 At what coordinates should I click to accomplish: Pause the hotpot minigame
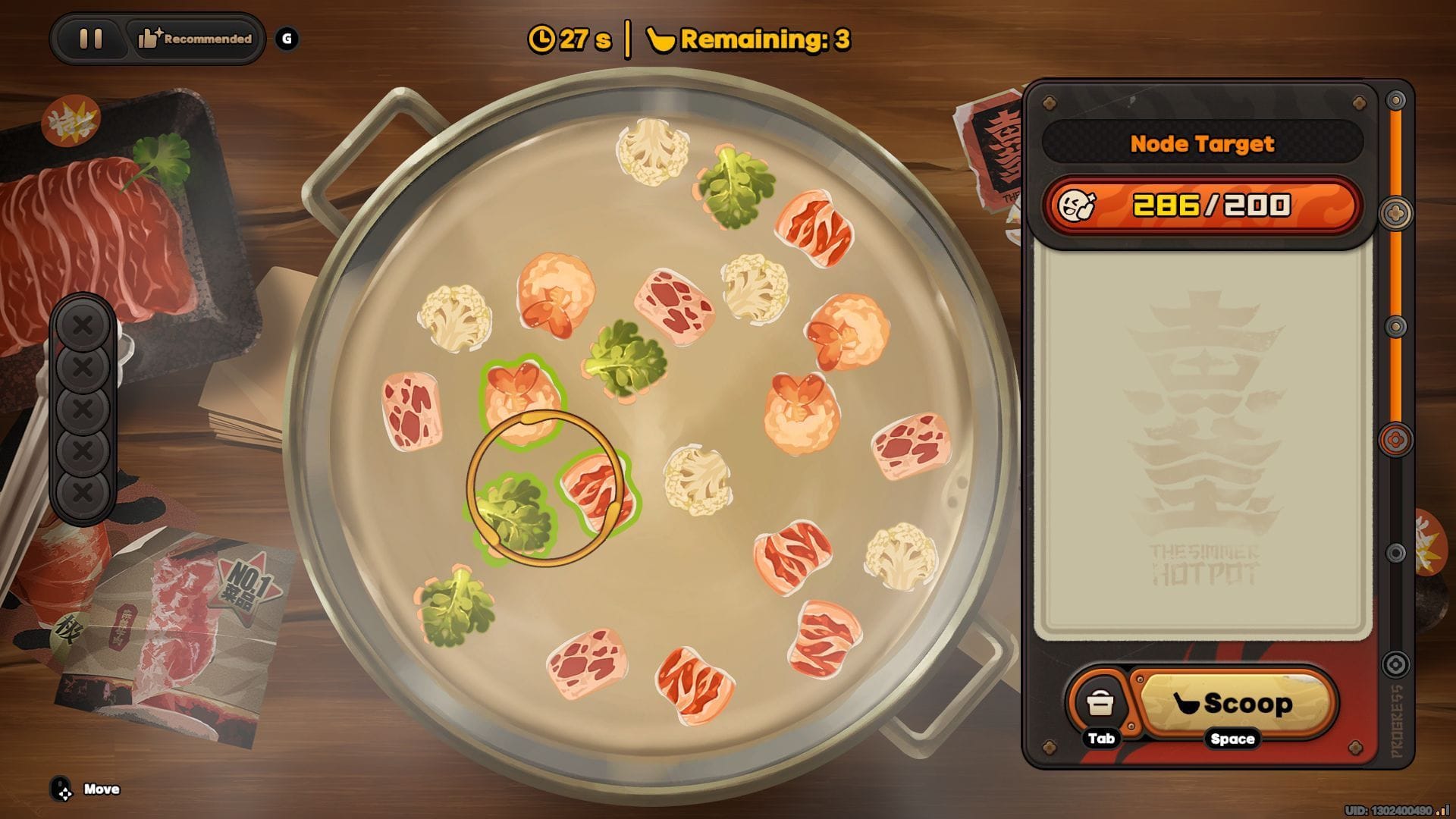91,39
